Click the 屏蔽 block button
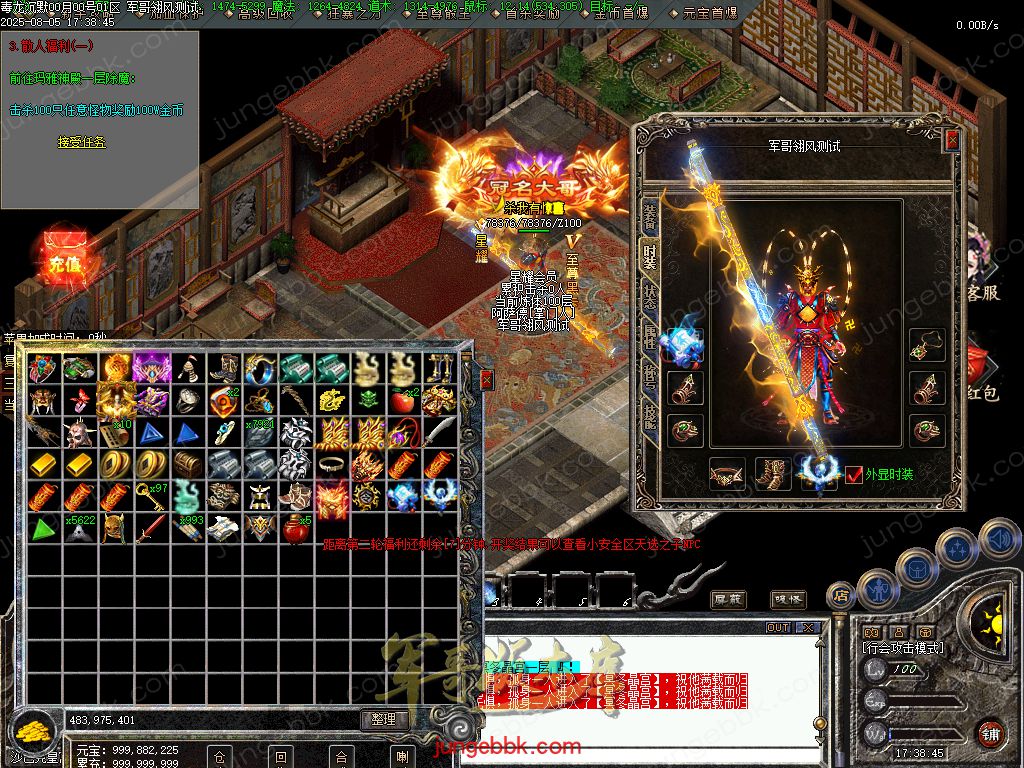This screenshot has width=1024, height=768. tap(728, 599)
